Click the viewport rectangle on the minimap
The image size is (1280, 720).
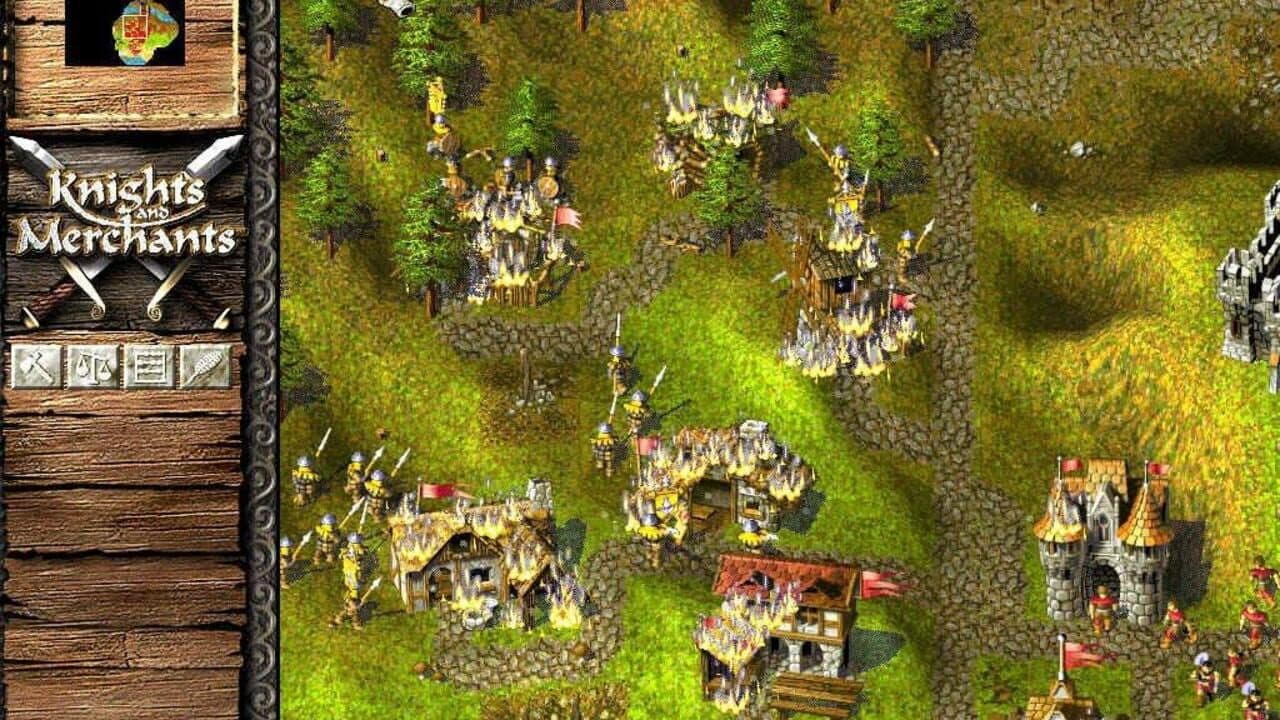pyautogui.click(x=134, y=27)
